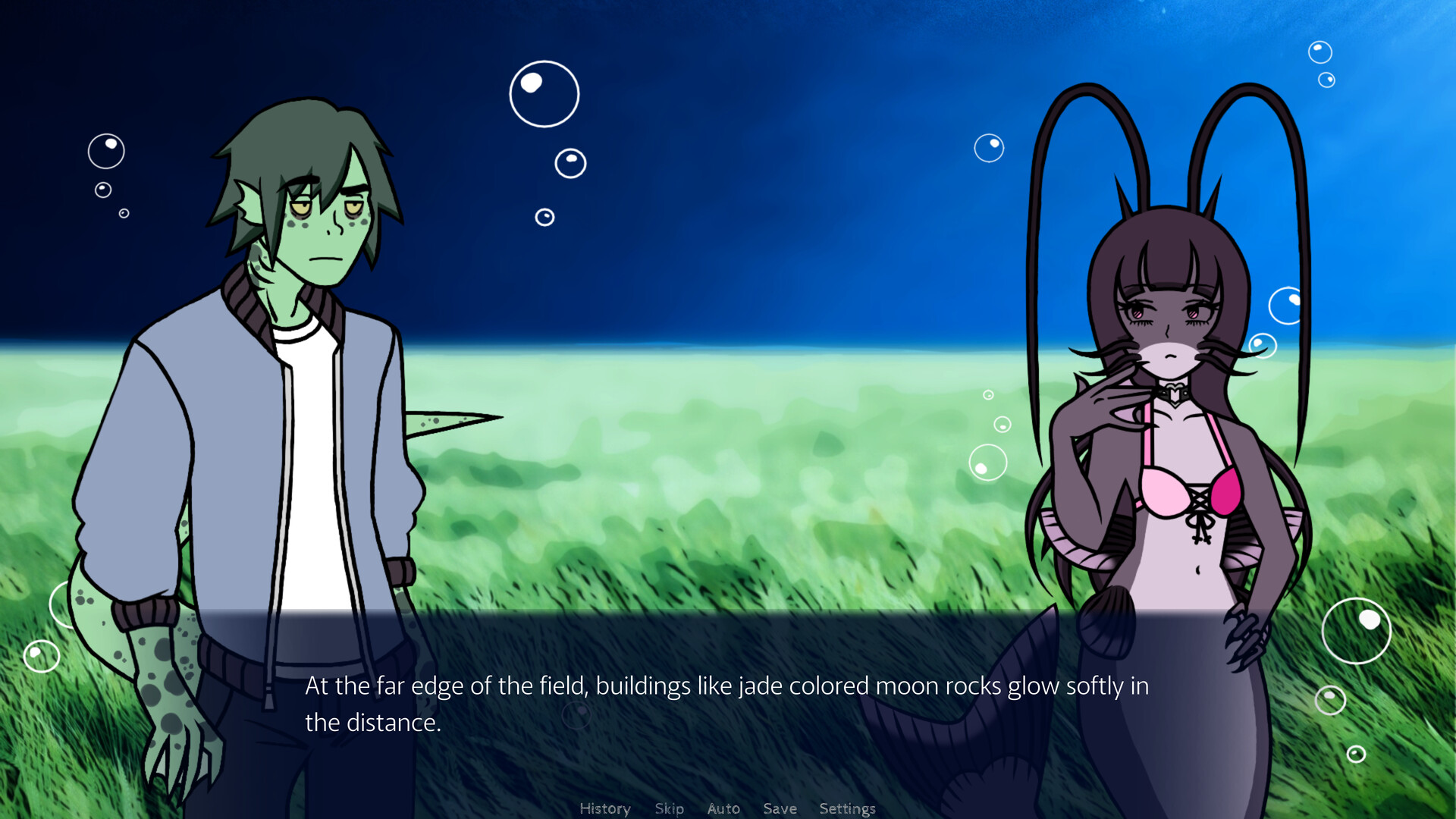Screen dimensions: 1456x819
Task: Click the bubble cluster on the left edge
Action: tap(105, 152)
